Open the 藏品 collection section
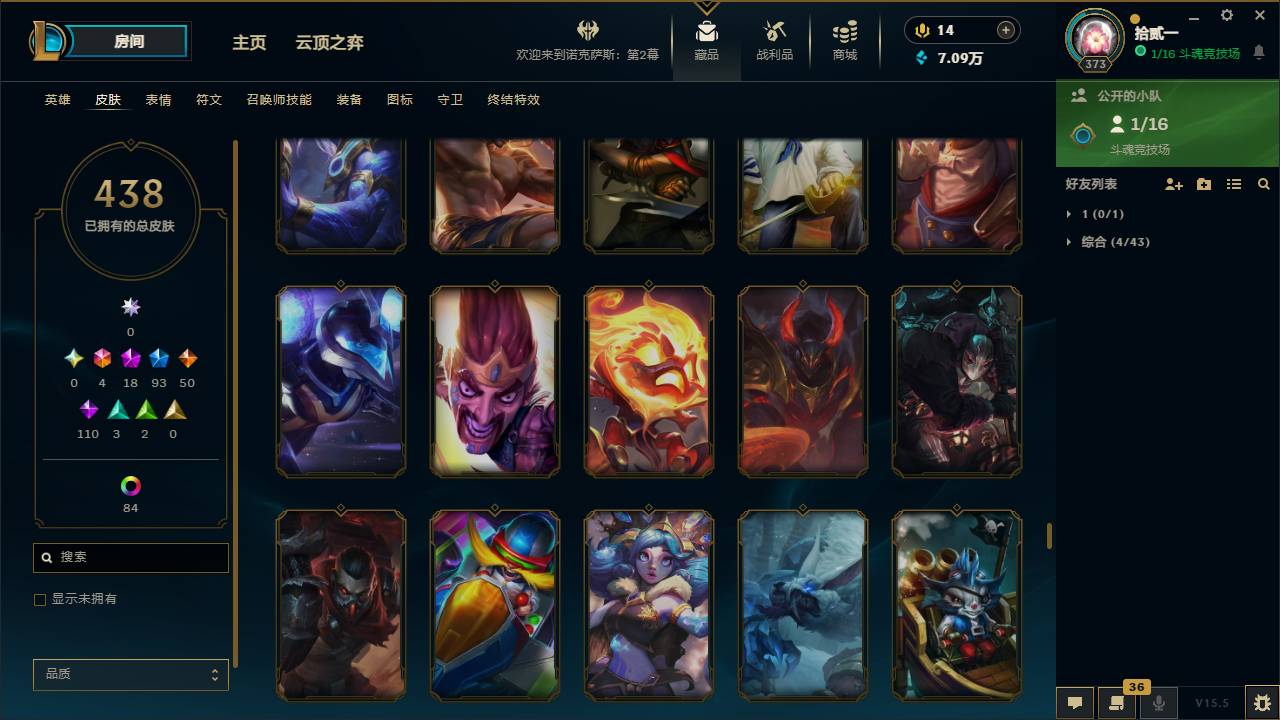The height and width of the screenshot is (720, 1280). [706, 40]
